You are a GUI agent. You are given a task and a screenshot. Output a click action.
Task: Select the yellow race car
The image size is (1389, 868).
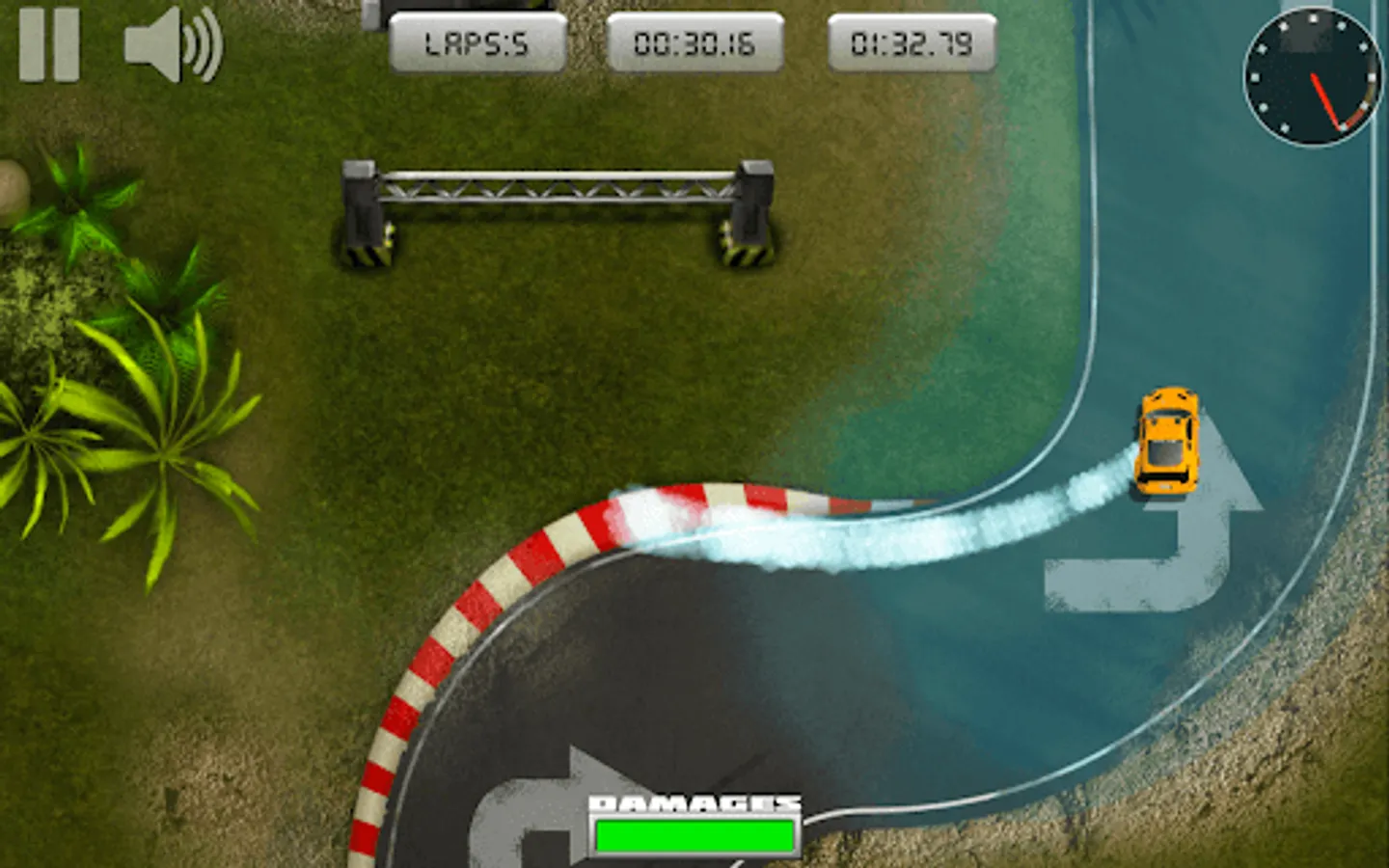(x=1168, y=444)
